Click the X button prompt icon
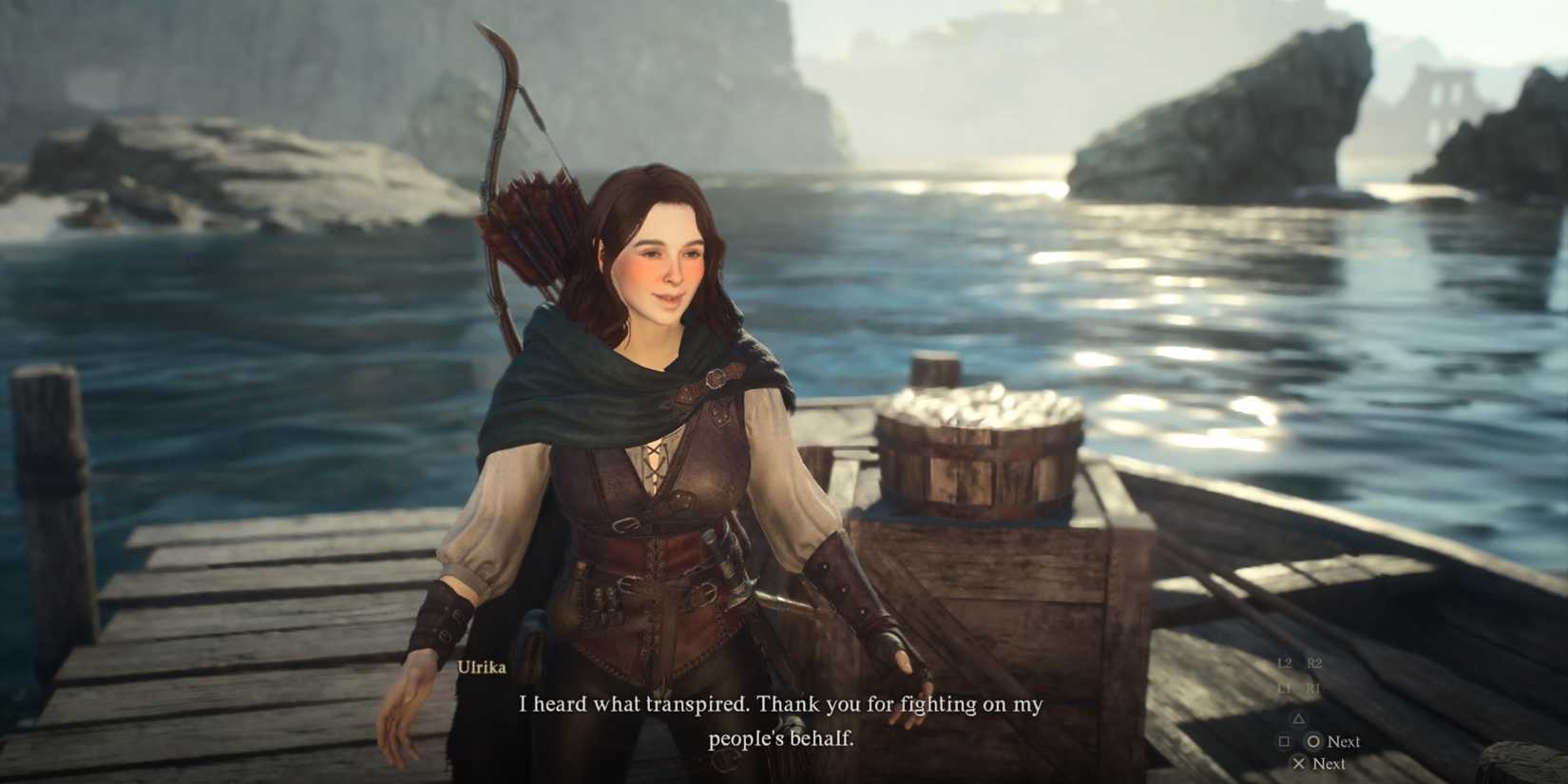Screen dimensions: 1568x784 (1300, 763)
